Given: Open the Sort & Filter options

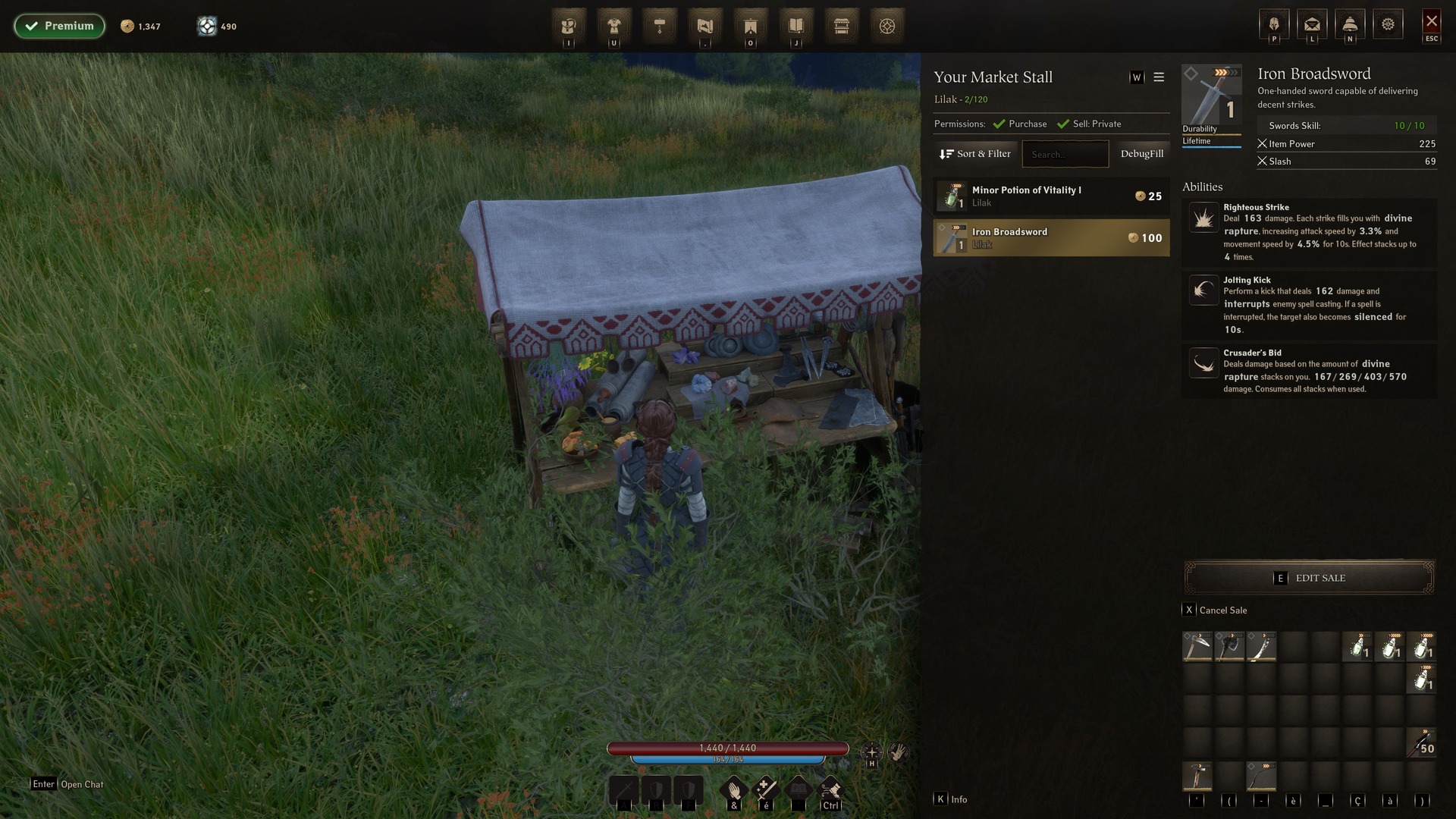Looking at the screenshot, I should [975, 154].
